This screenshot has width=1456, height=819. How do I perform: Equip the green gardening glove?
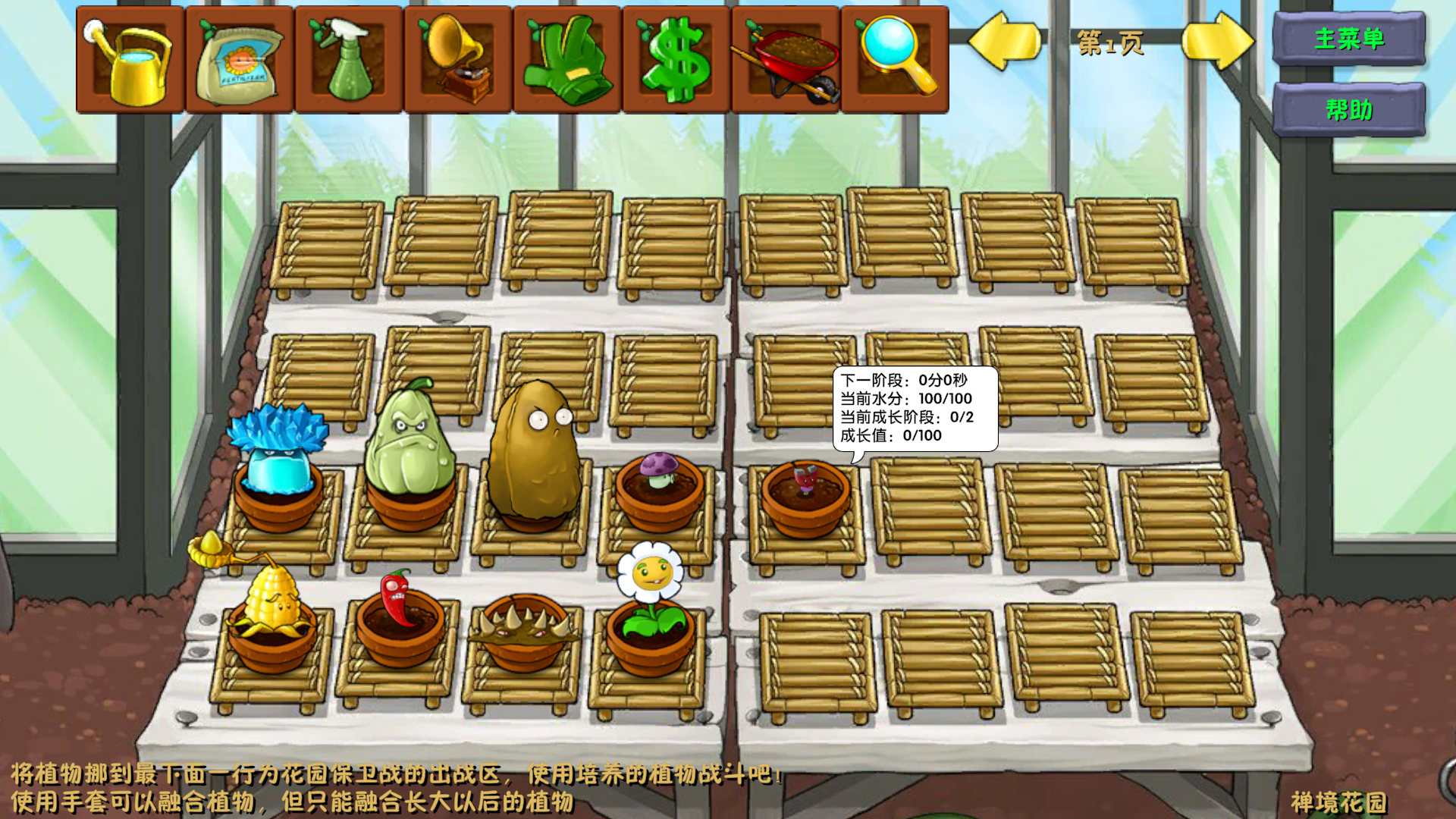(x=567, y=61)
